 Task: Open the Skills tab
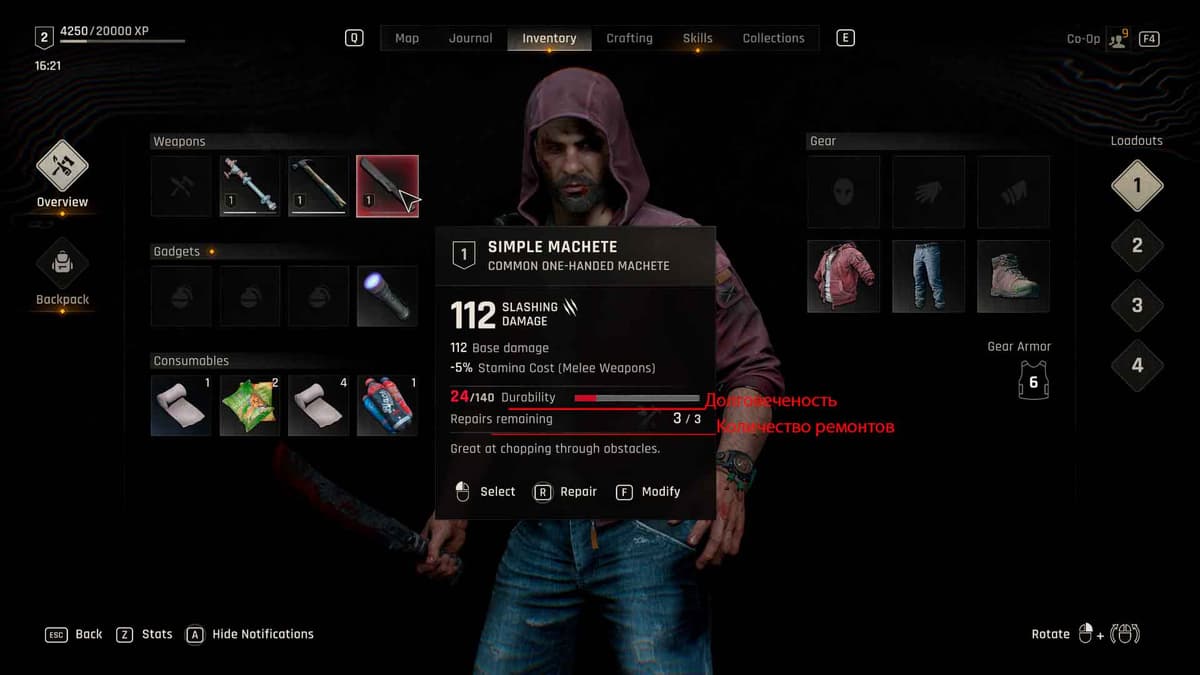tap(697, 38)
